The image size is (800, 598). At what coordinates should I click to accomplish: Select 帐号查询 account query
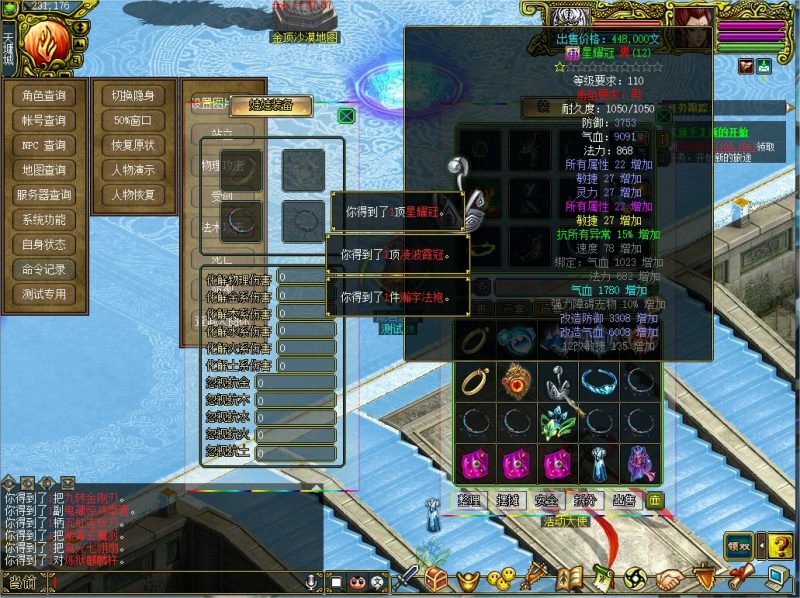tap(44, 121)
